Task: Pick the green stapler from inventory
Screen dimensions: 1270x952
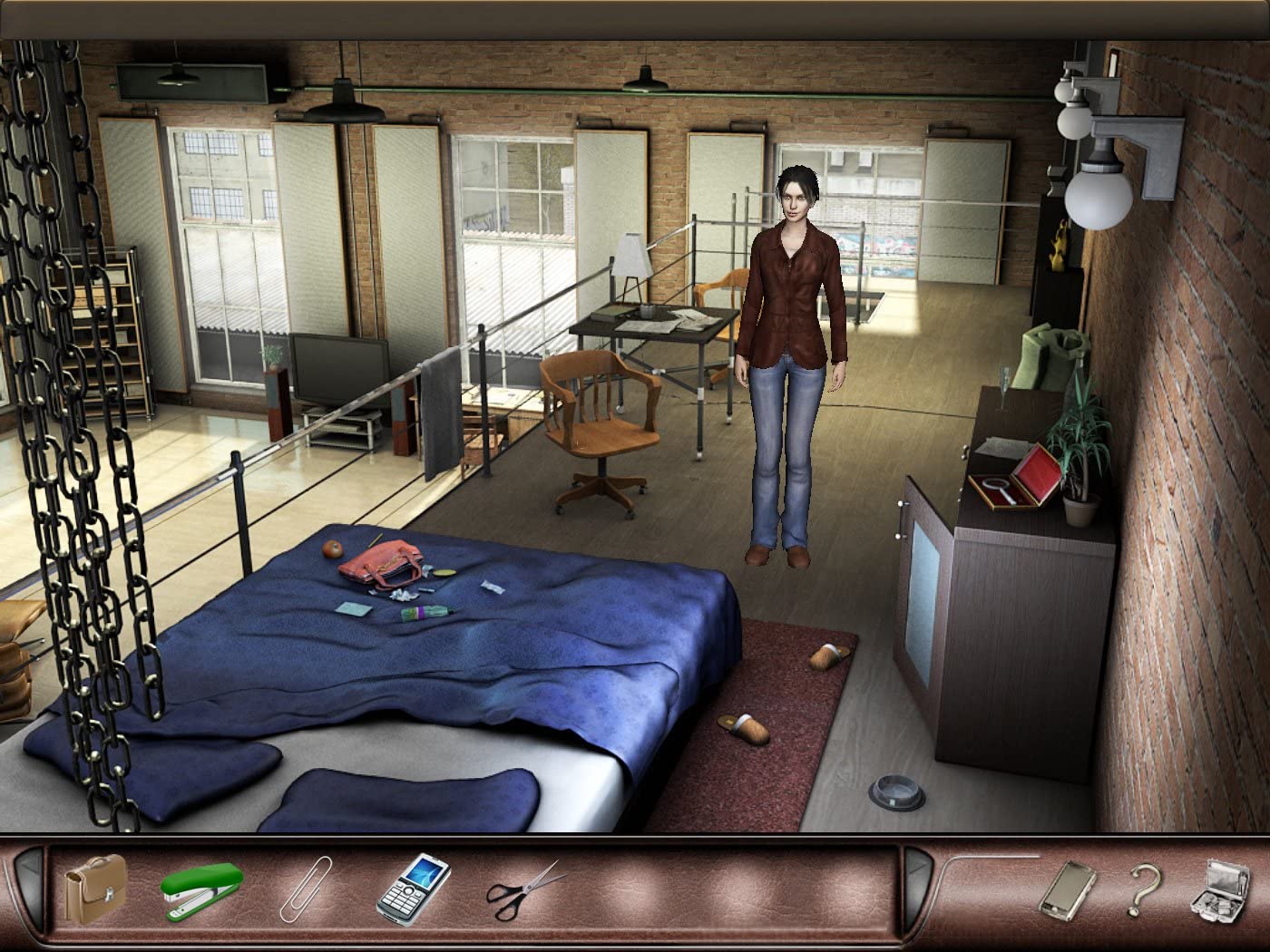Action: tap(201, 887)
